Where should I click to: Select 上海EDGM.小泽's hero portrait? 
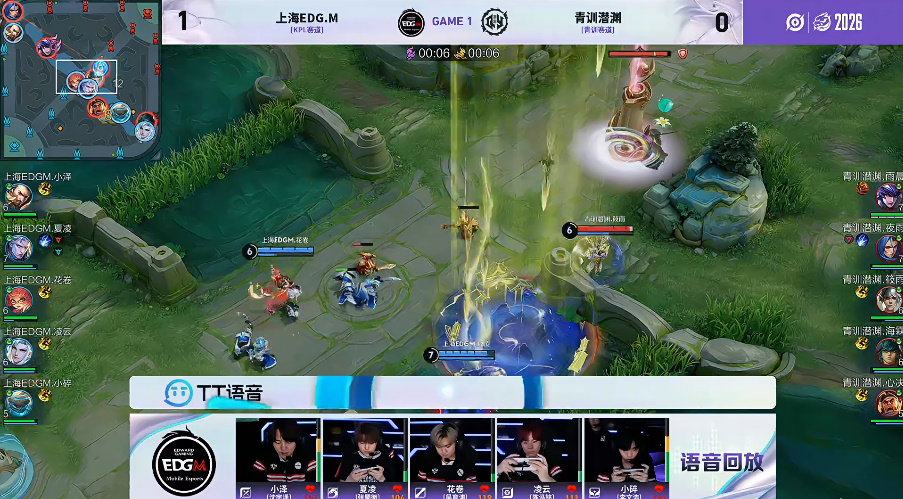tap(18, 198)
